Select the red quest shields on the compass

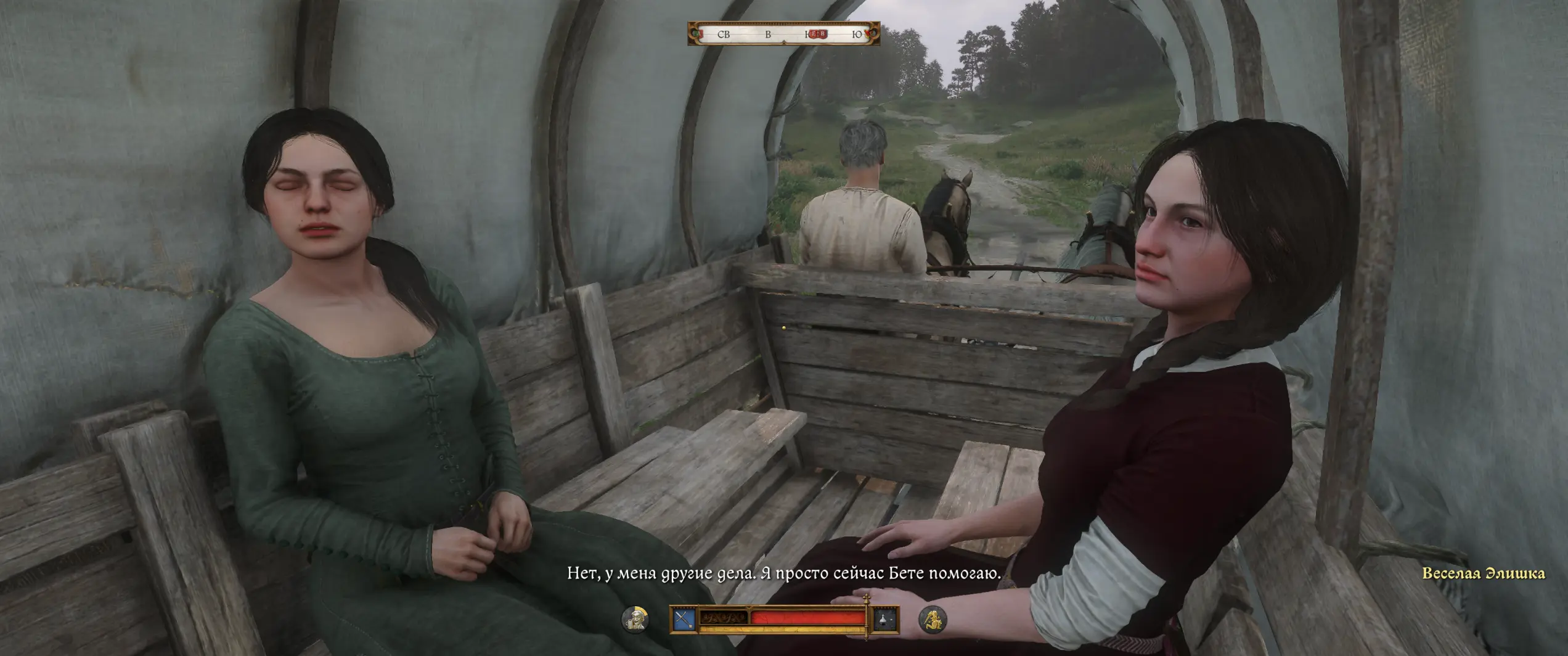817,35
